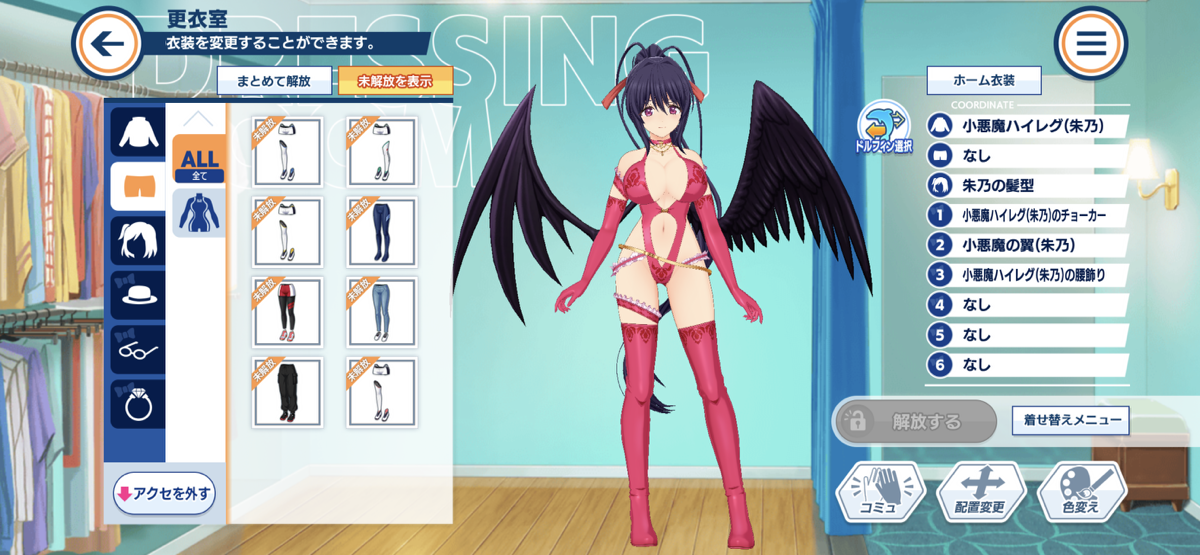
Task: Select the ring accessory category
Action: click(137, 404)
